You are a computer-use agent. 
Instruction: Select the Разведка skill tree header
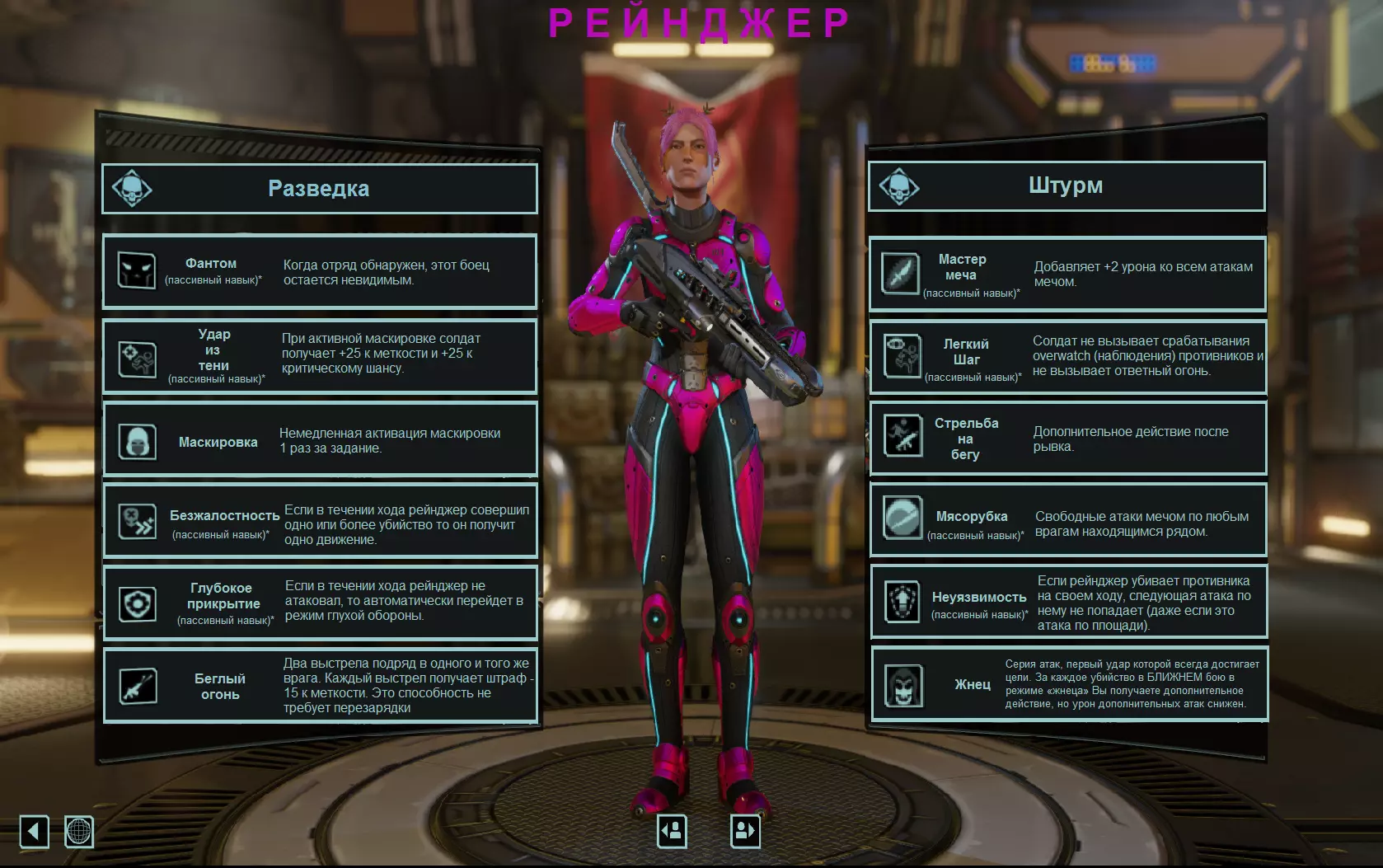point(319,189)
